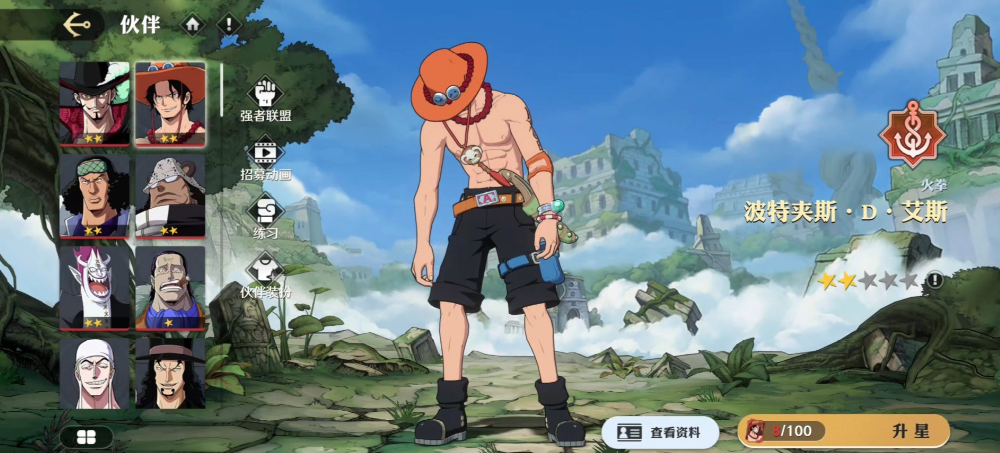Show star rating details via exclamation icon
1000x453 pixels.
pyautogui.click(x=934, y=281)
